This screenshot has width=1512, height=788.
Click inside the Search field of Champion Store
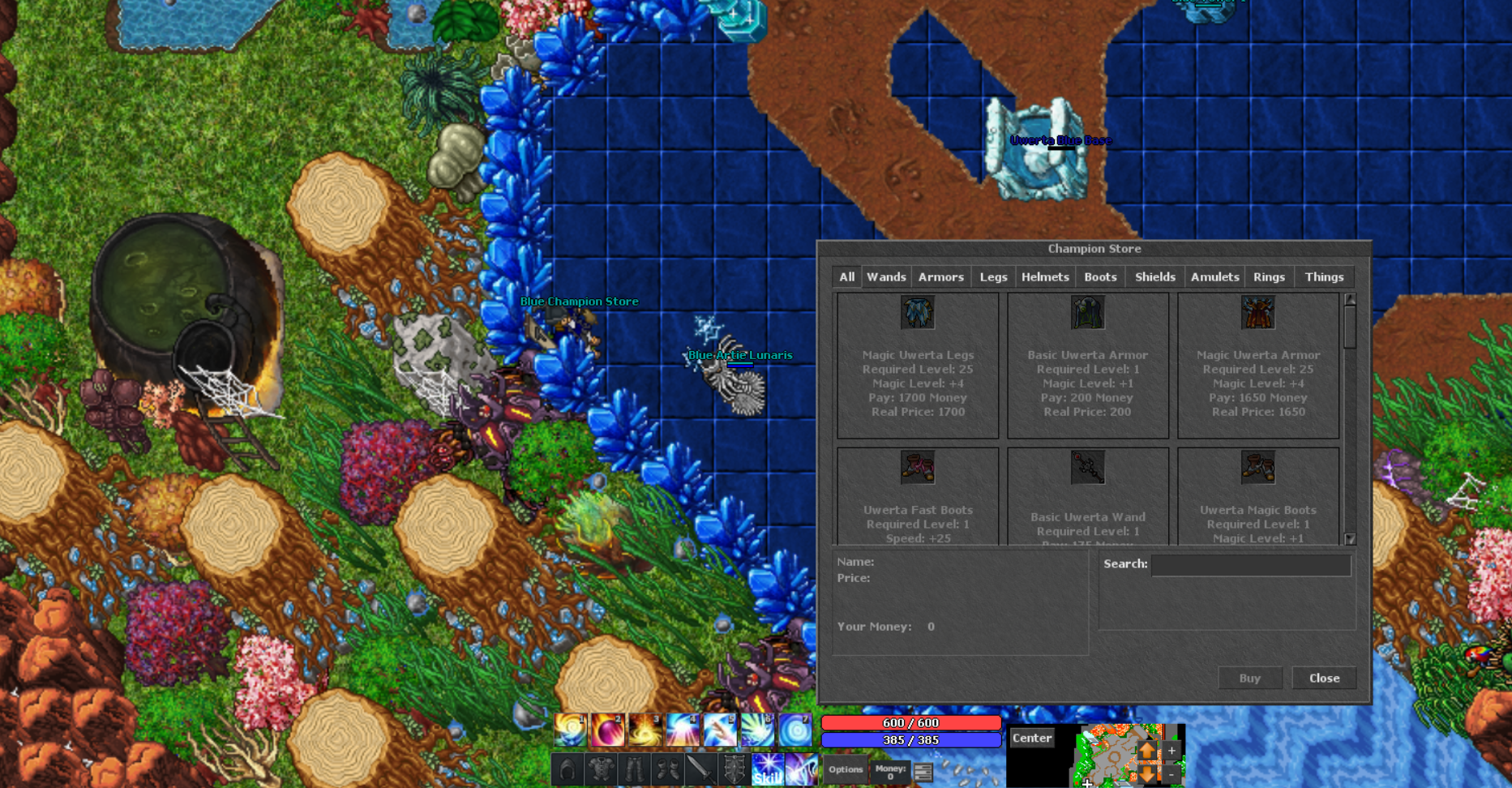(1253, 565)
